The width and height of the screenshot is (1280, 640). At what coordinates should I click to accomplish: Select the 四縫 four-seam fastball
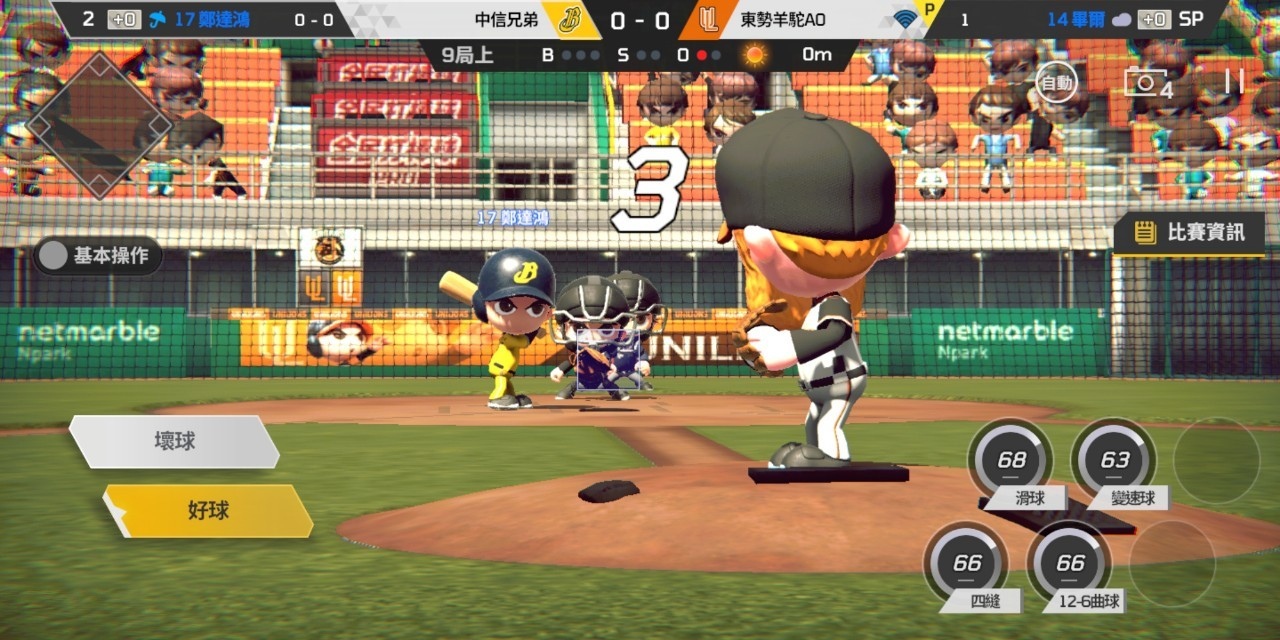coord(967,564)
